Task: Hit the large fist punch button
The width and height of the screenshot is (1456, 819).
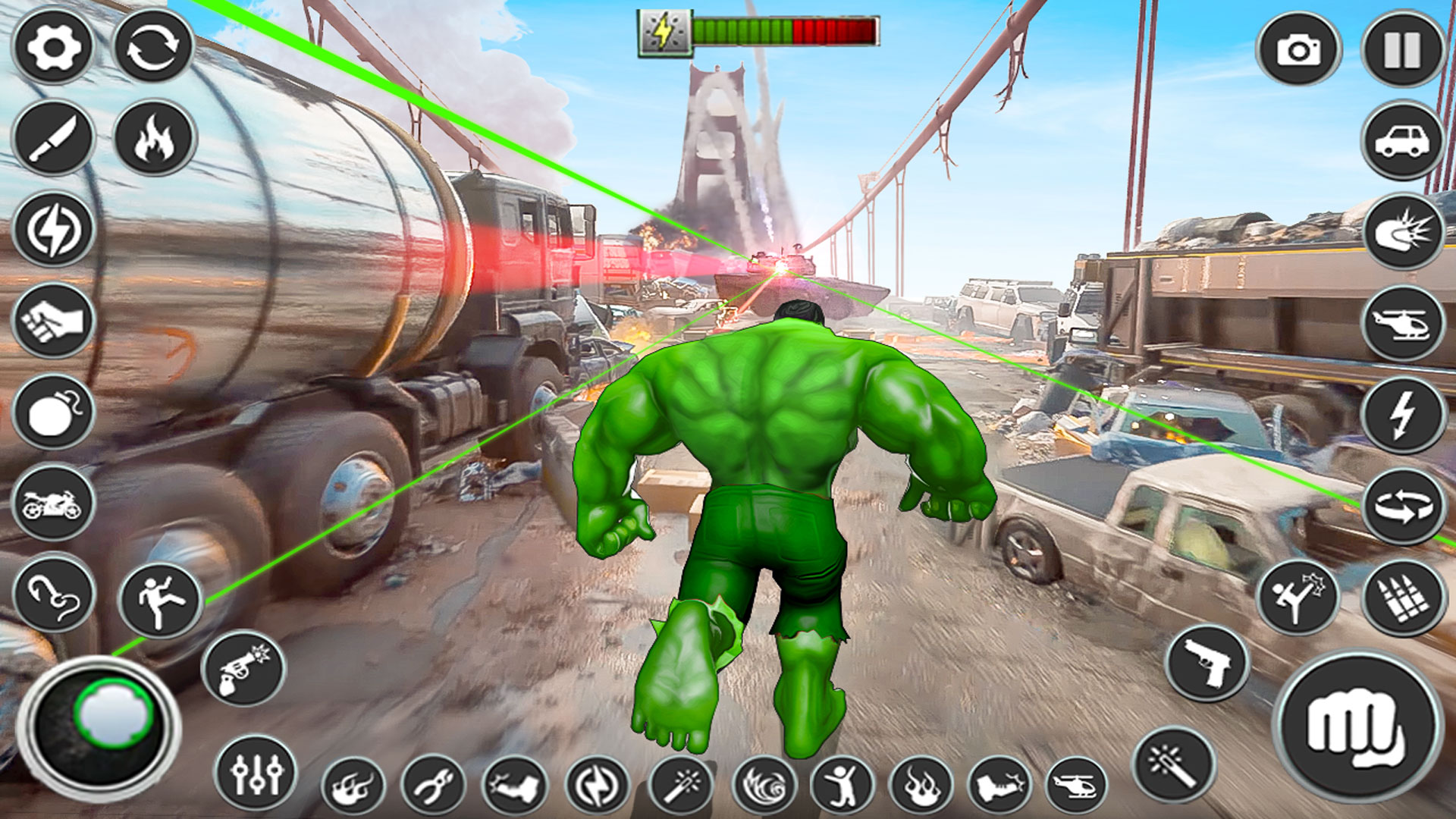Action: 1357,726
